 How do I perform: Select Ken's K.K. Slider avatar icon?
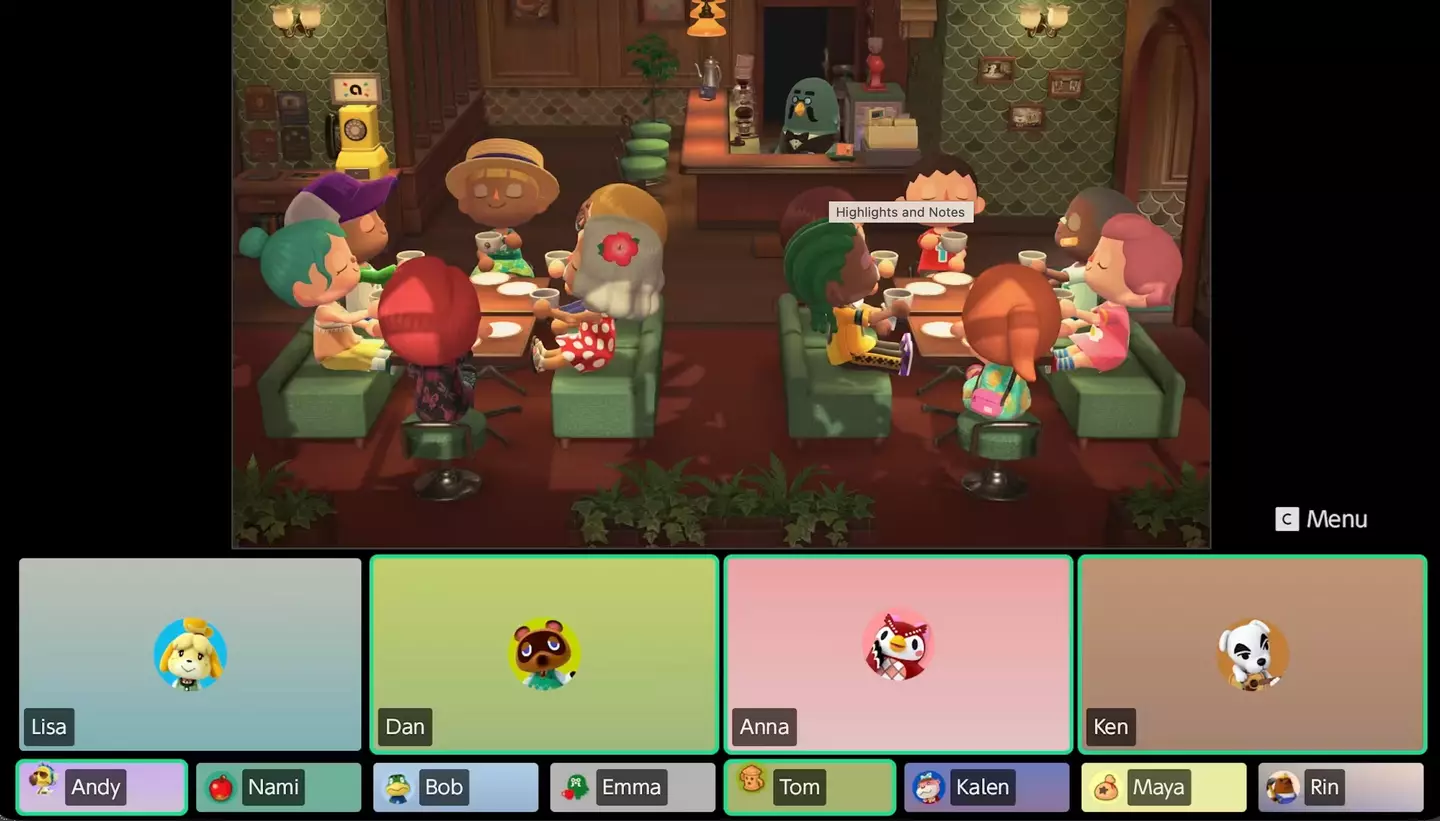(x=1252, y=654)
